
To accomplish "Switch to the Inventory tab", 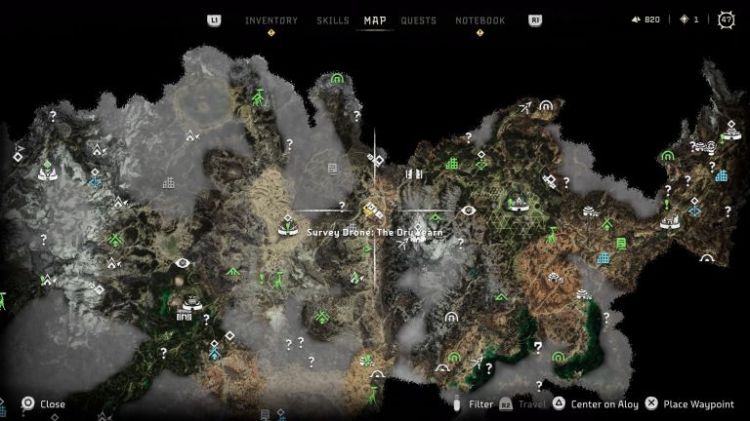I will 271,20.
